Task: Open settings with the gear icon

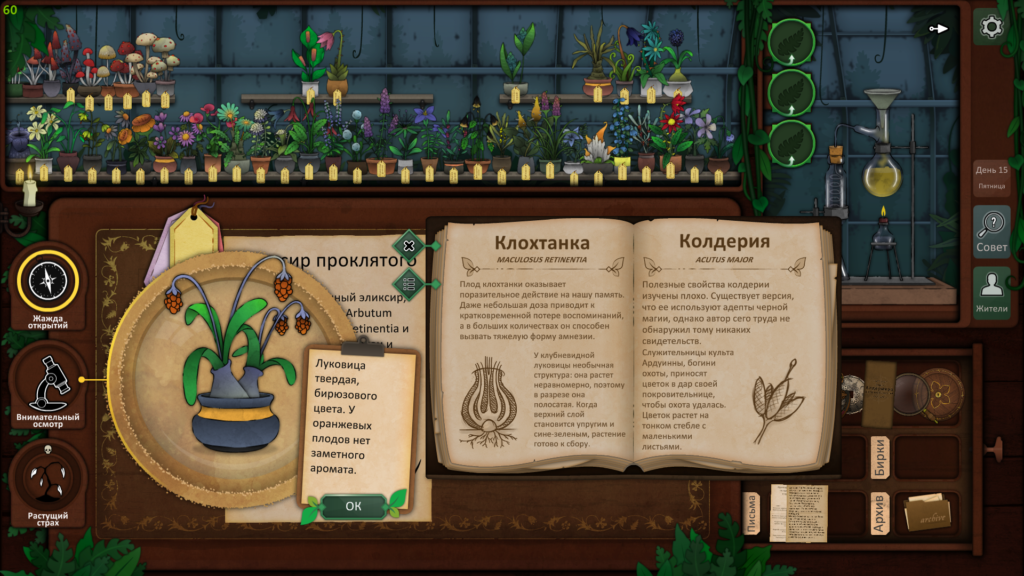Action: coord(991,27)
